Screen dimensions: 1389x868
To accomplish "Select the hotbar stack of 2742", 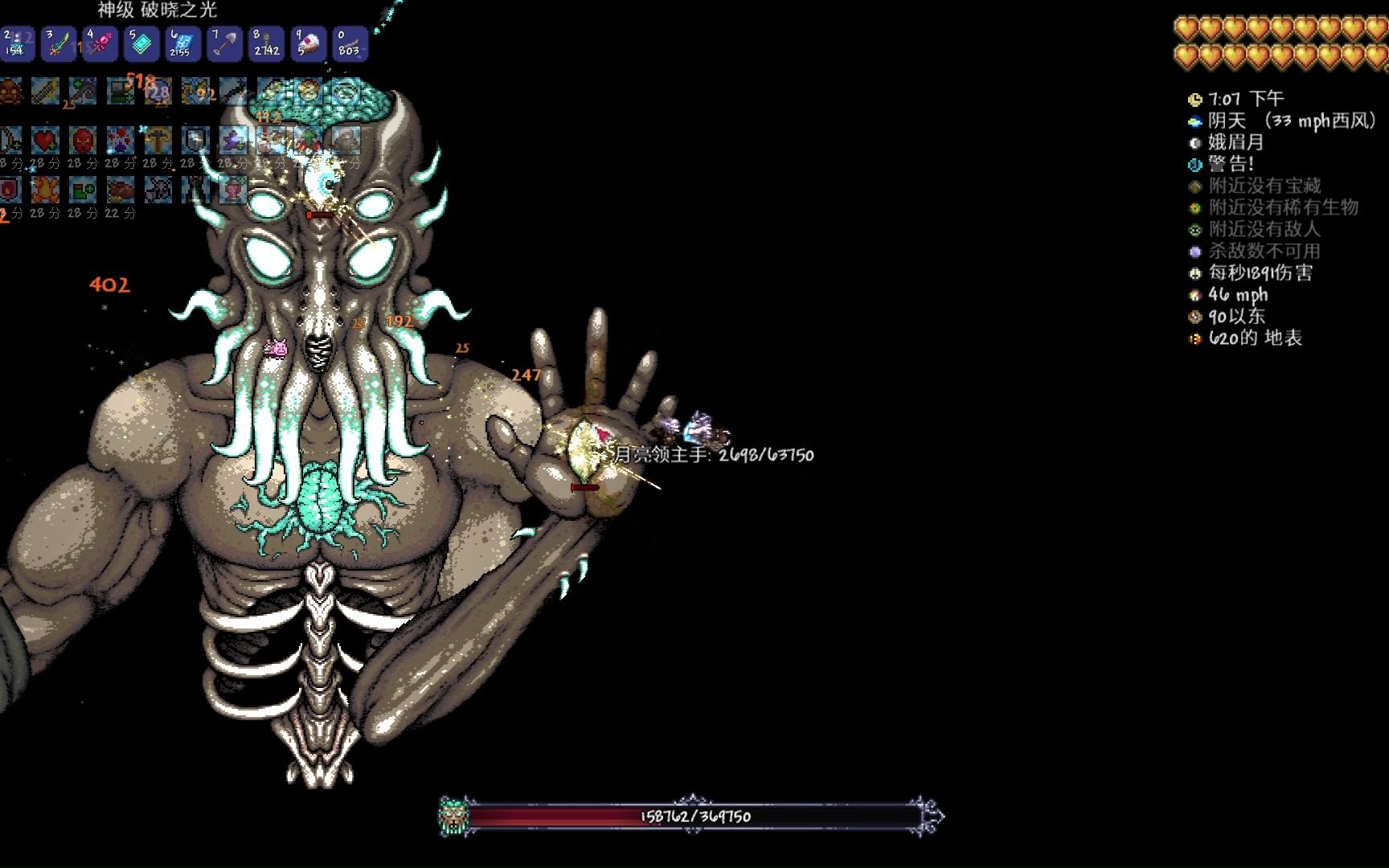I will tap(266, 43).
